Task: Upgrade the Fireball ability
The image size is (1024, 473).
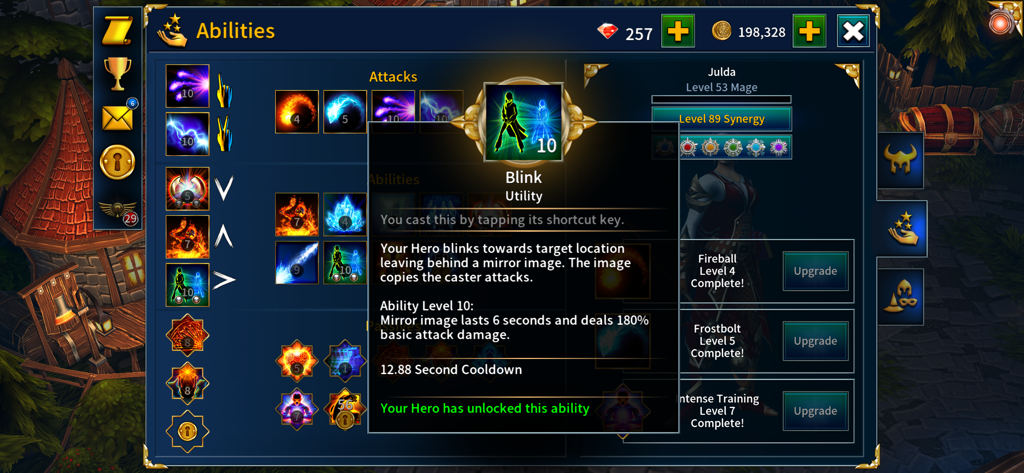Action: click(x=815, y=271)
